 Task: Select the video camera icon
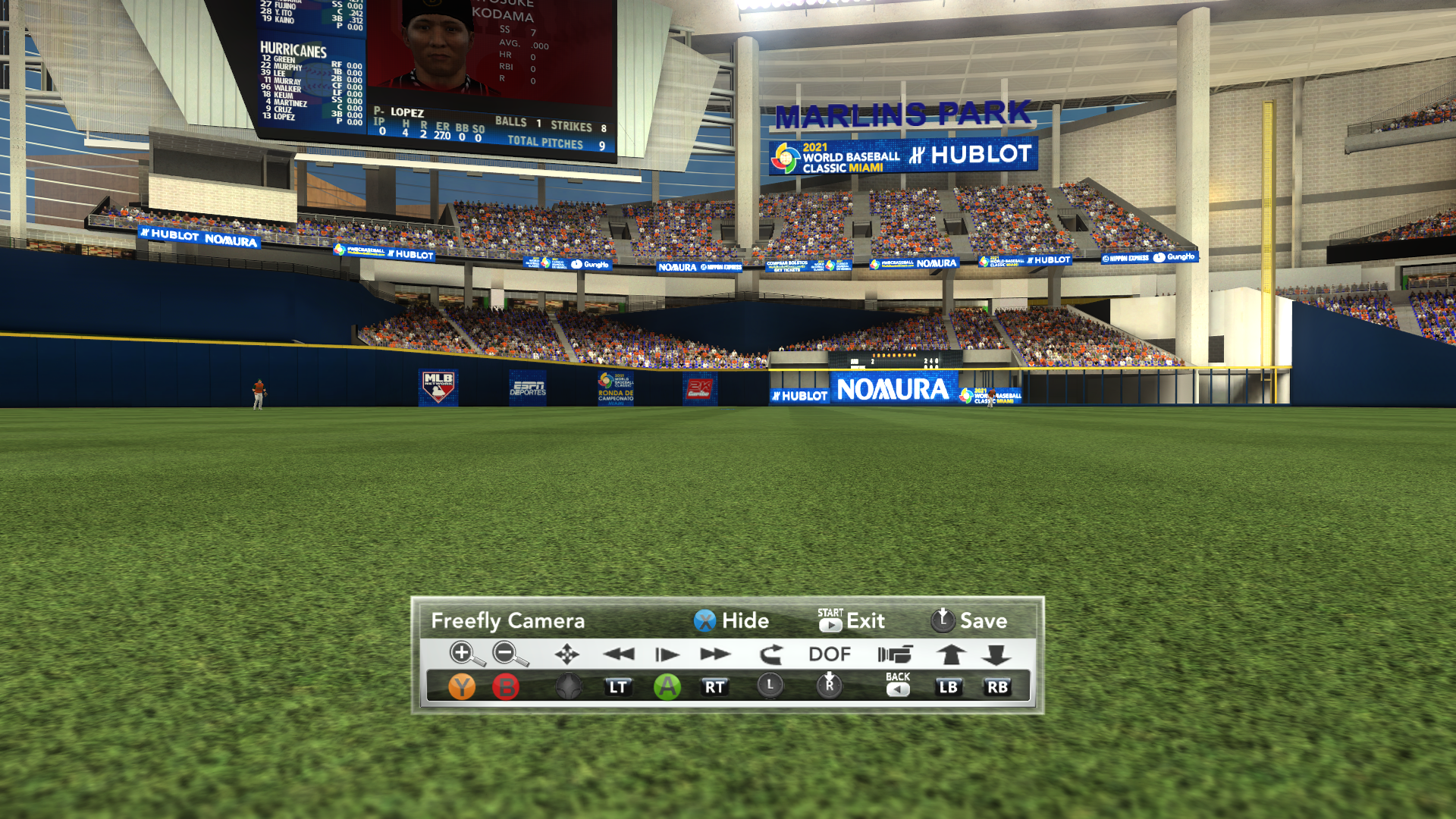895,654
